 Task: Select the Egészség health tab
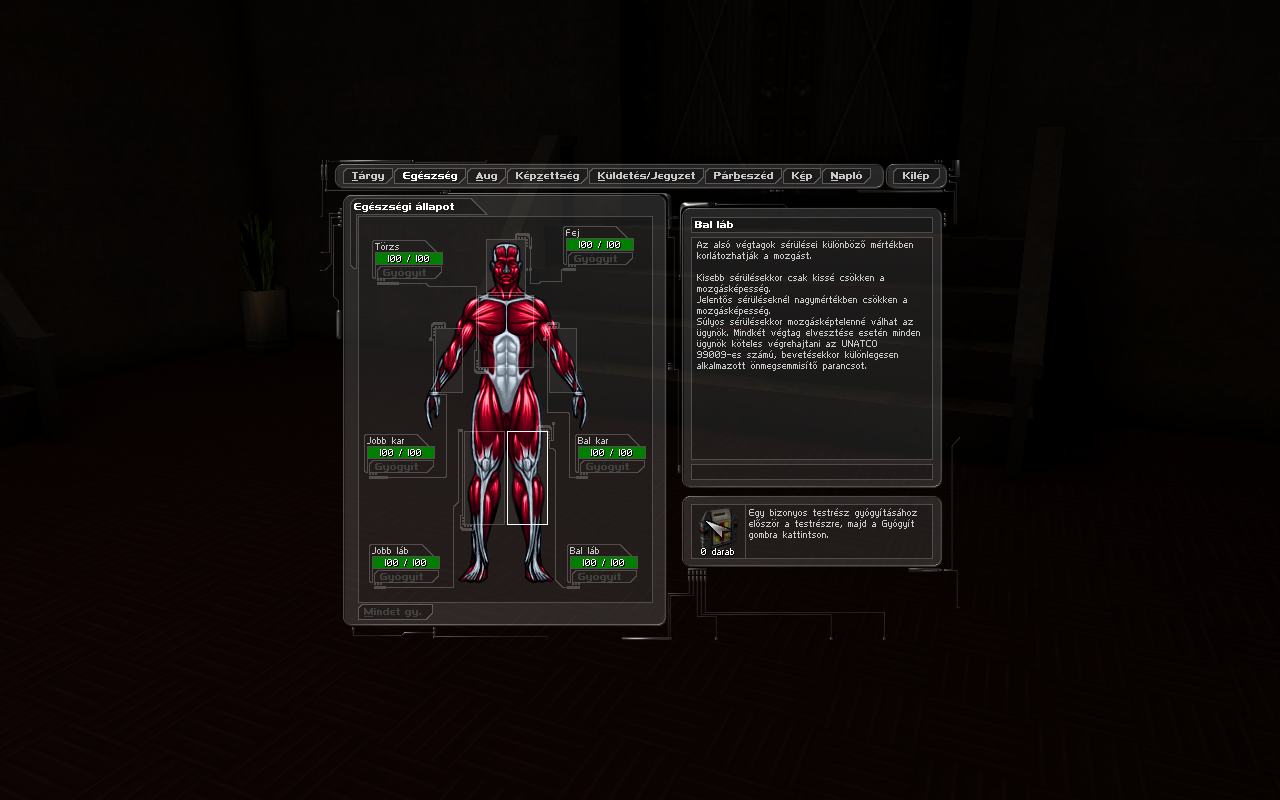point(430,176)
